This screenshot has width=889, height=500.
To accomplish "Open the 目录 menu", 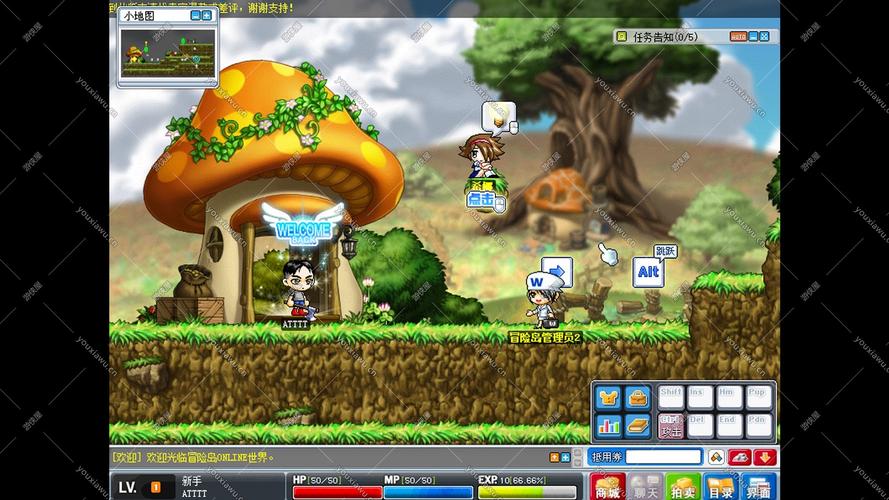I will tap(720, 487).
